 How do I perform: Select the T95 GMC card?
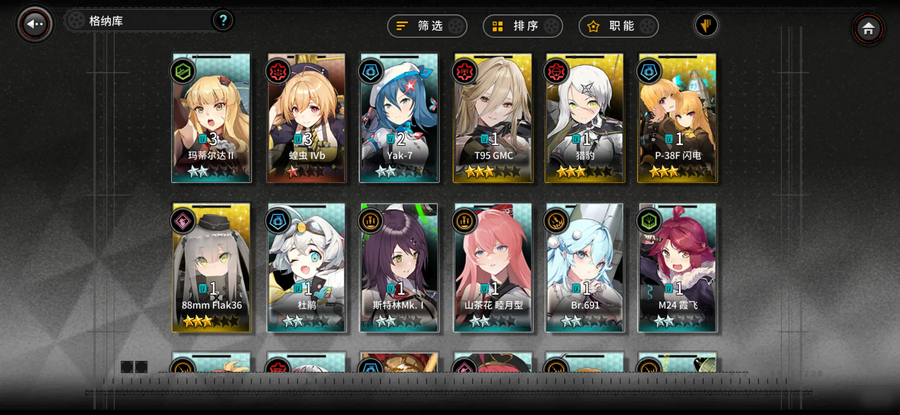coord(493,118)
